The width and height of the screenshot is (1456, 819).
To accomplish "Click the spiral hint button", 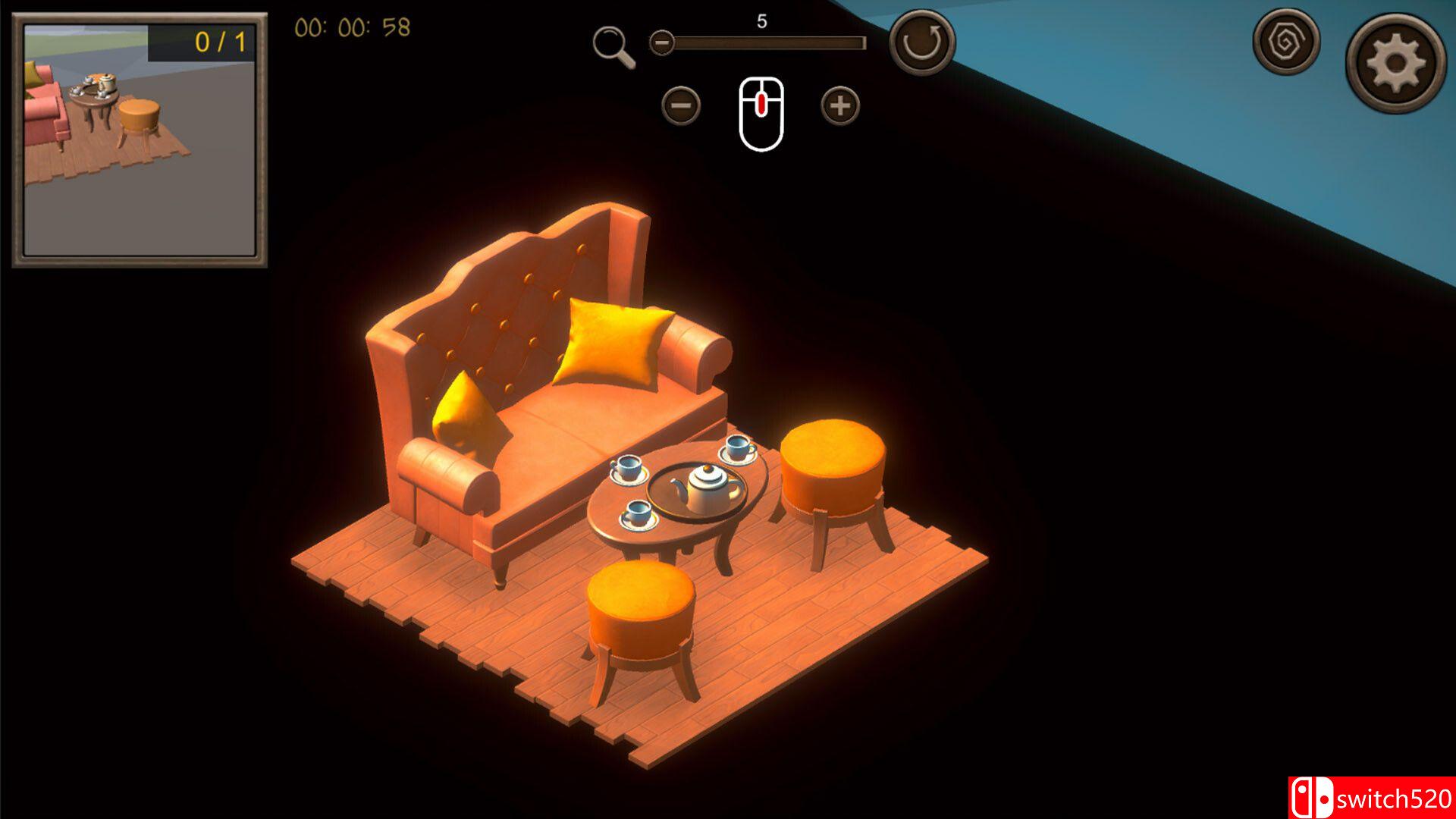I will click(x=1286, y=42).
